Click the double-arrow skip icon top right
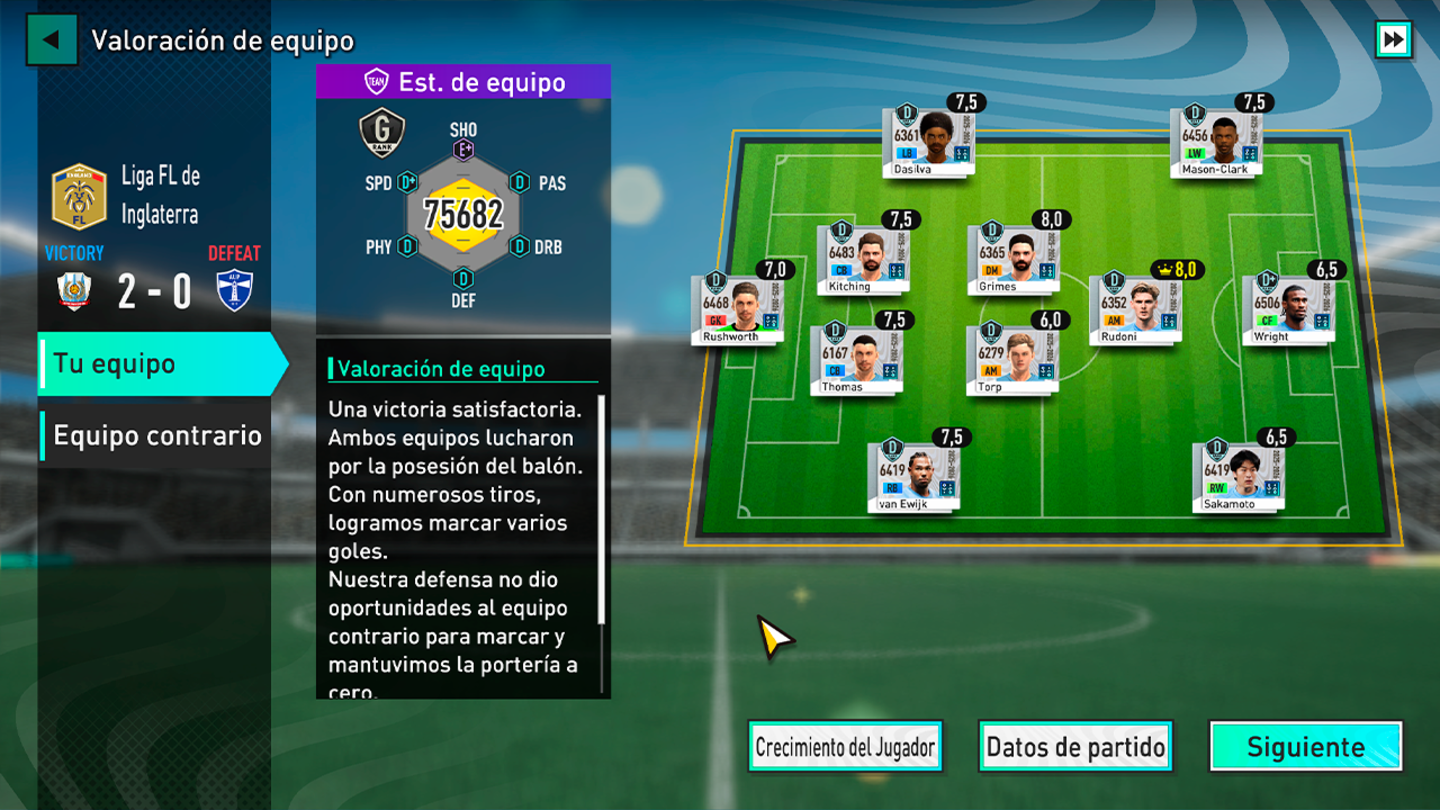The width and height of the screenshot is (1440, 810). click(x=1393, y=41)
